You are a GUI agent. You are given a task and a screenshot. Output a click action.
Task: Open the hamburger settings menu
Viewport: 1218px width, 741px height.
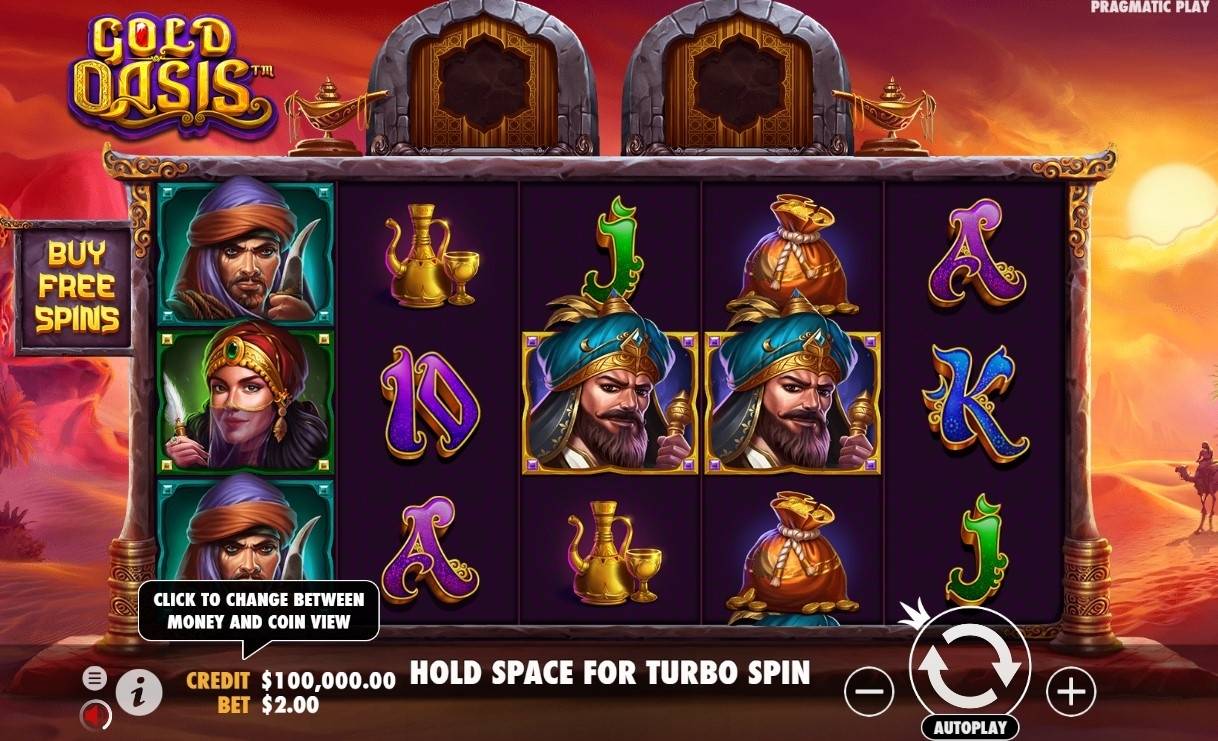[94, 678]
